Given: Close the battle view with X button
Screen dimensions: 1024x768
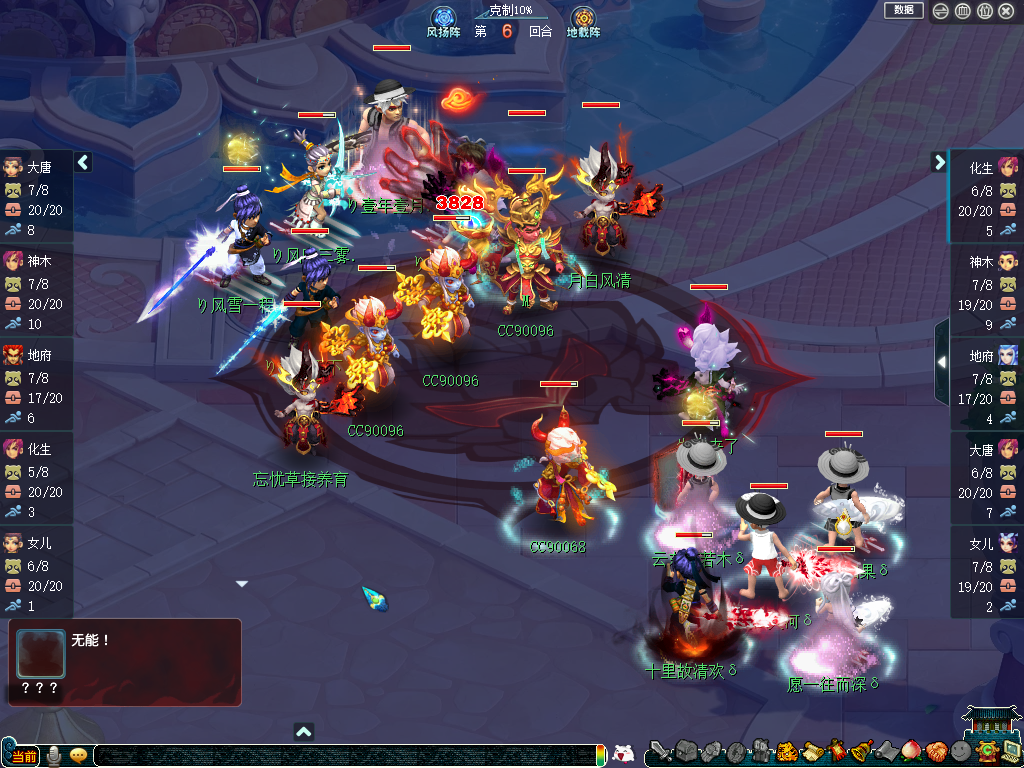Looking at the screenshot, I should 1006,11.
